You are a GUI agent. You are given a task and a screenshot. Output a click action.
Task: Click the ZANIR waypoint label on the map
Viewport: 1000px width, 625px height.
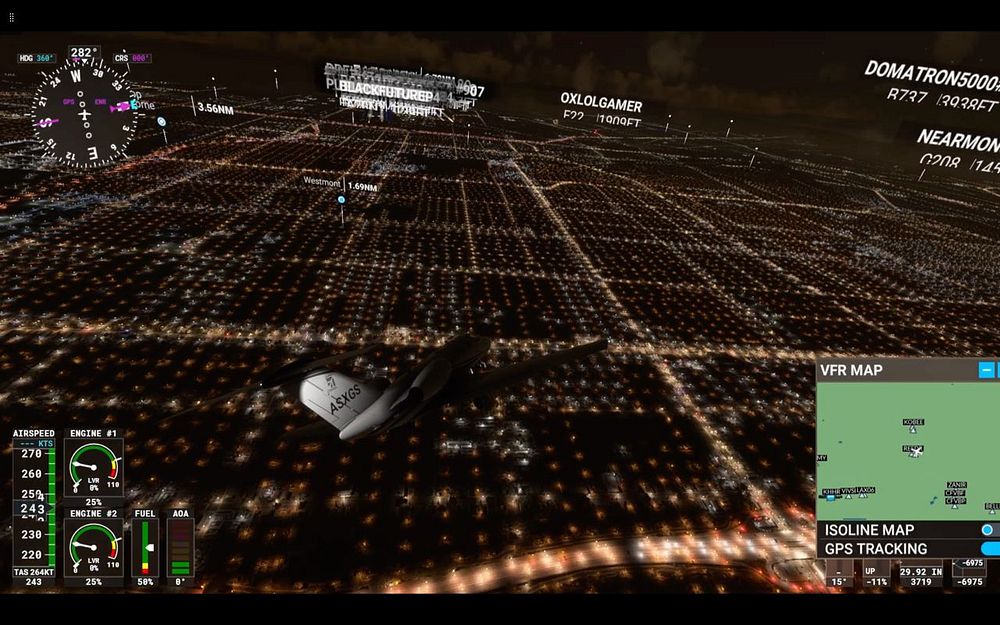[957, 486]
